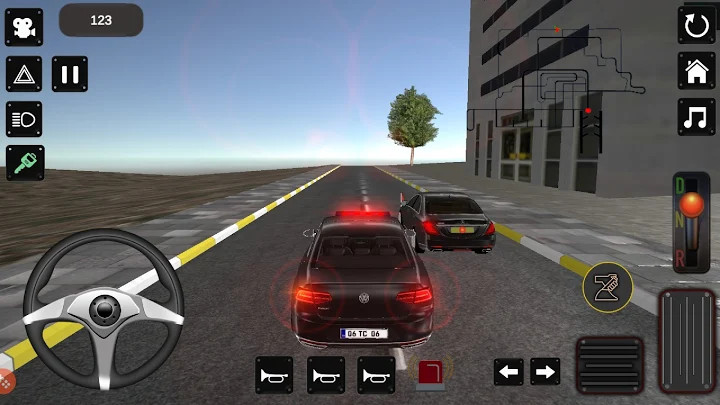
Task: Turn on the headlights
Action: point(24,118)
